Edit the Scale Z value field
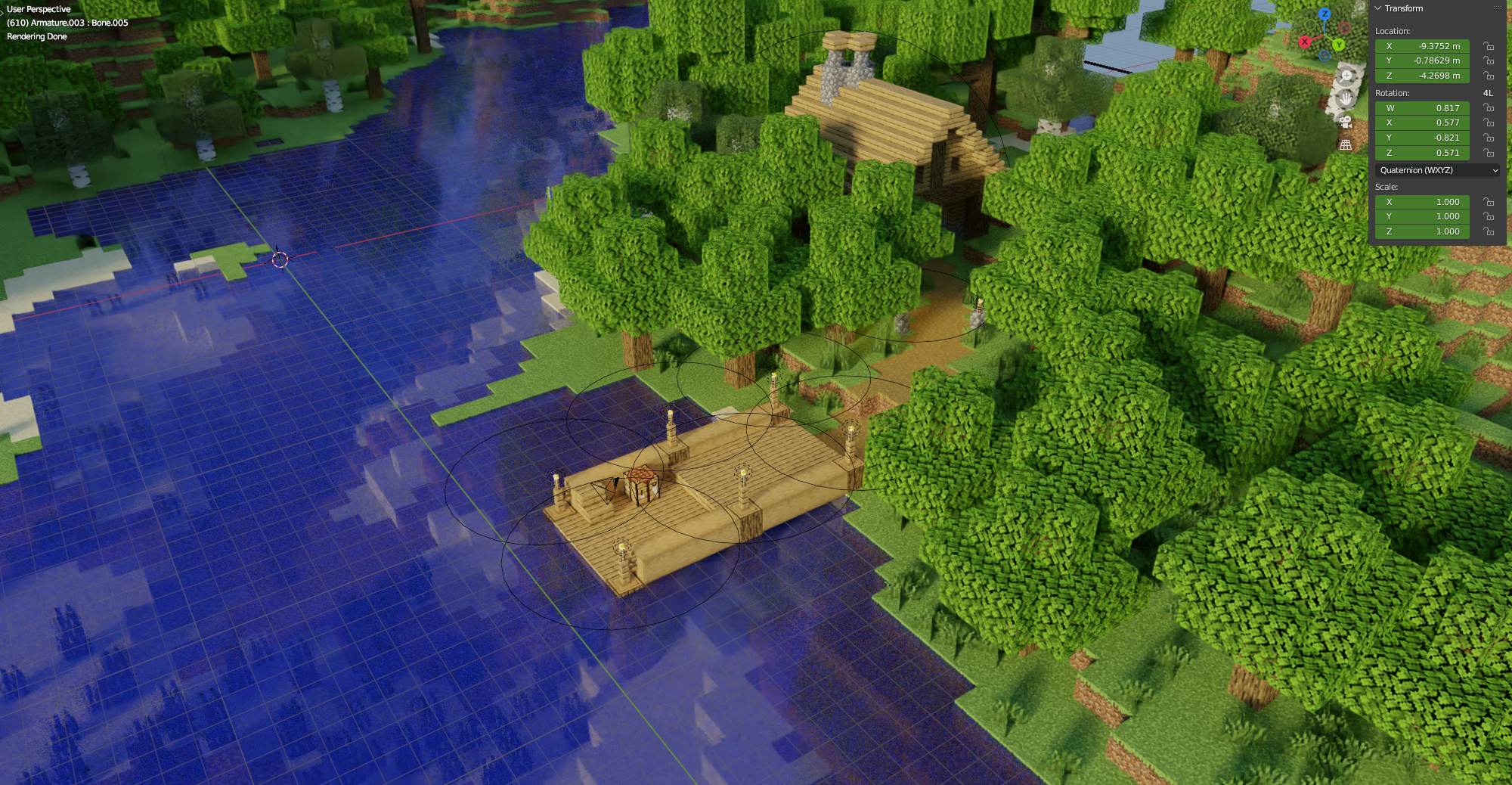This screenshot has width=1512, height=785. 1422,231
